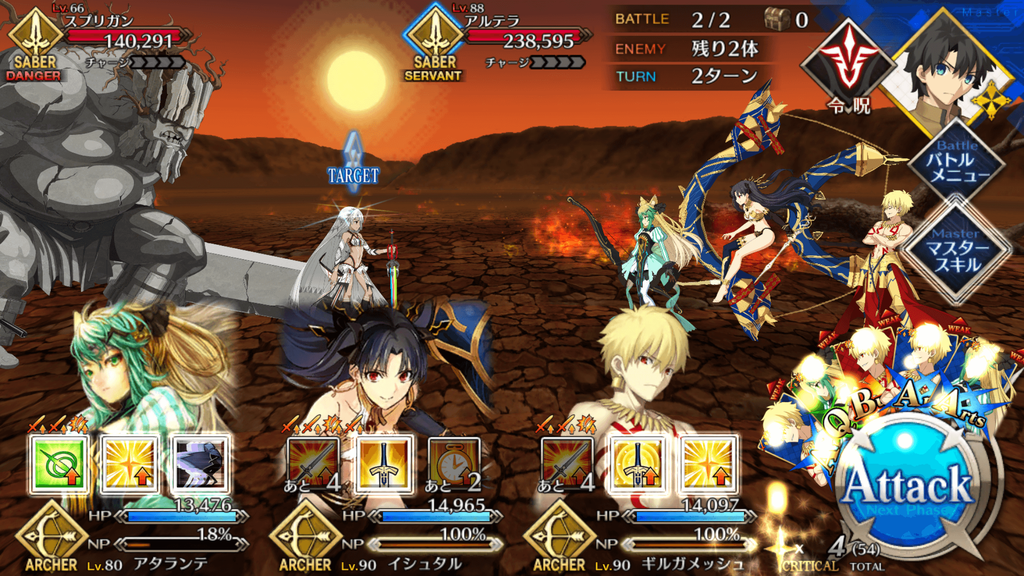Activate Ishtar's golden sword skill
The width and height of the screenshot is (1024, 576).
pyautogui.click(x=381, y=462)
